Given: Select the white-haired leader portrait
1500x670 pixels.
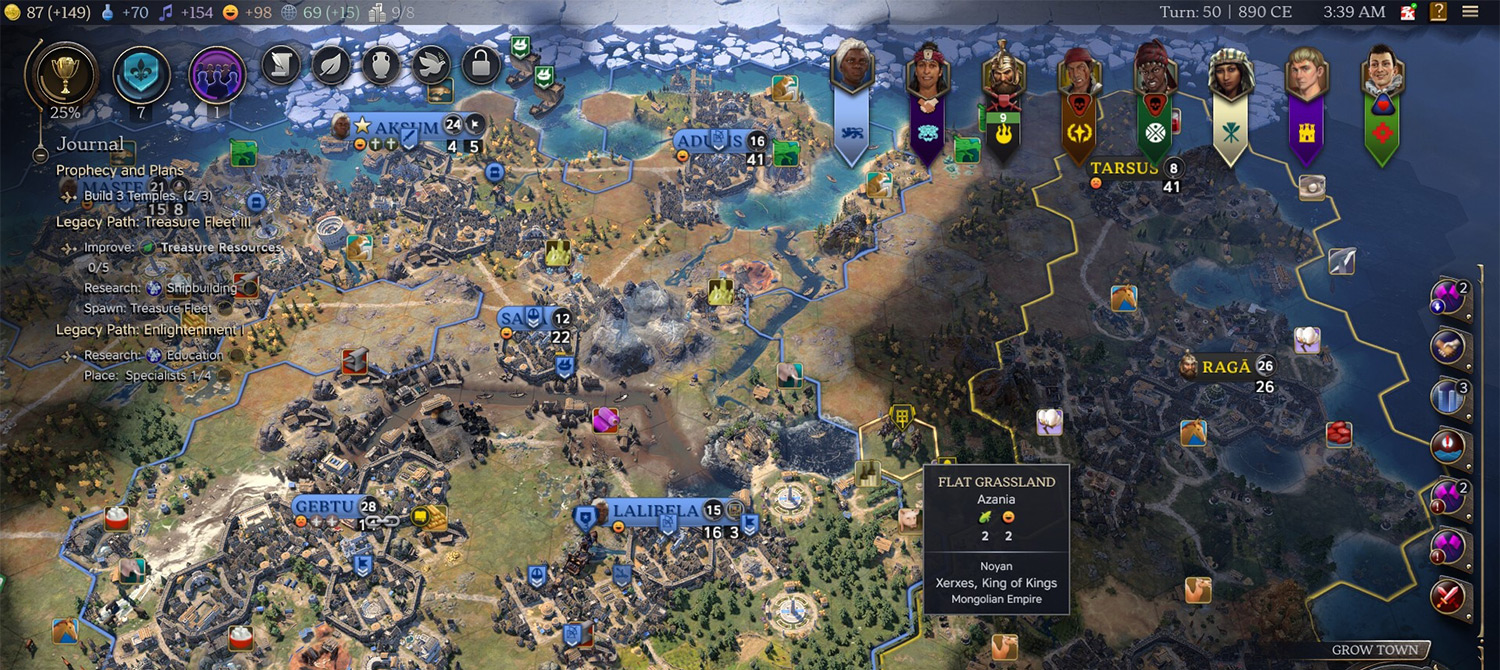Looking at the screenshot, I should click(x=852, y=70).
